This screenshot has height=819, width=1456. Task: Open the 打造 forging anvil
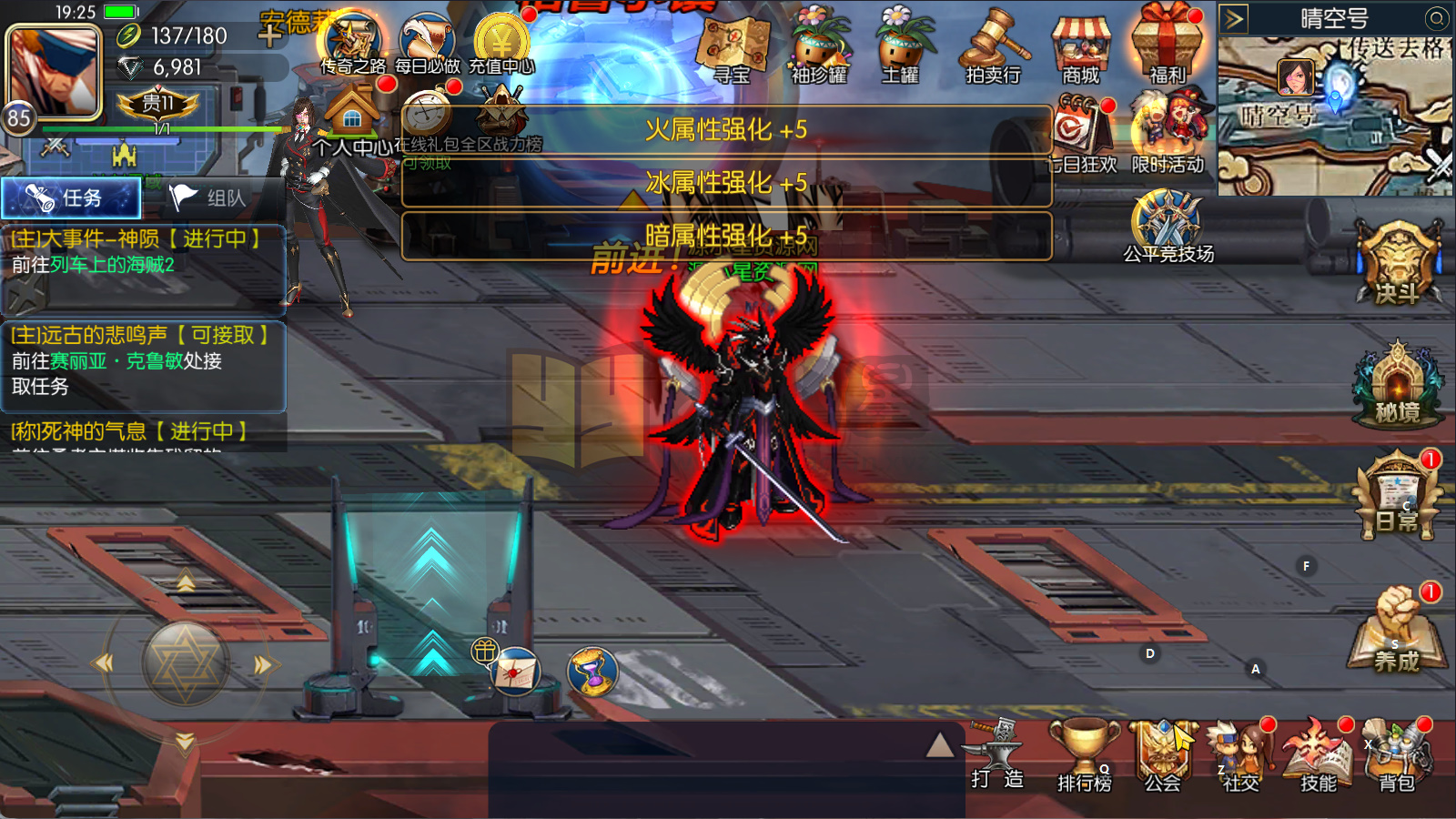point(997,755)
